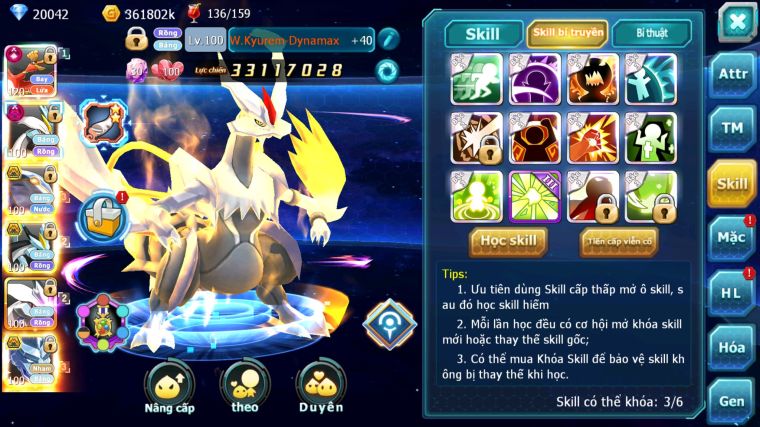Image resolution: width=760 pixels, height=427 pixels.
Task: Tap the blue pencil rename icon
Action: click(x=389, y=40)
